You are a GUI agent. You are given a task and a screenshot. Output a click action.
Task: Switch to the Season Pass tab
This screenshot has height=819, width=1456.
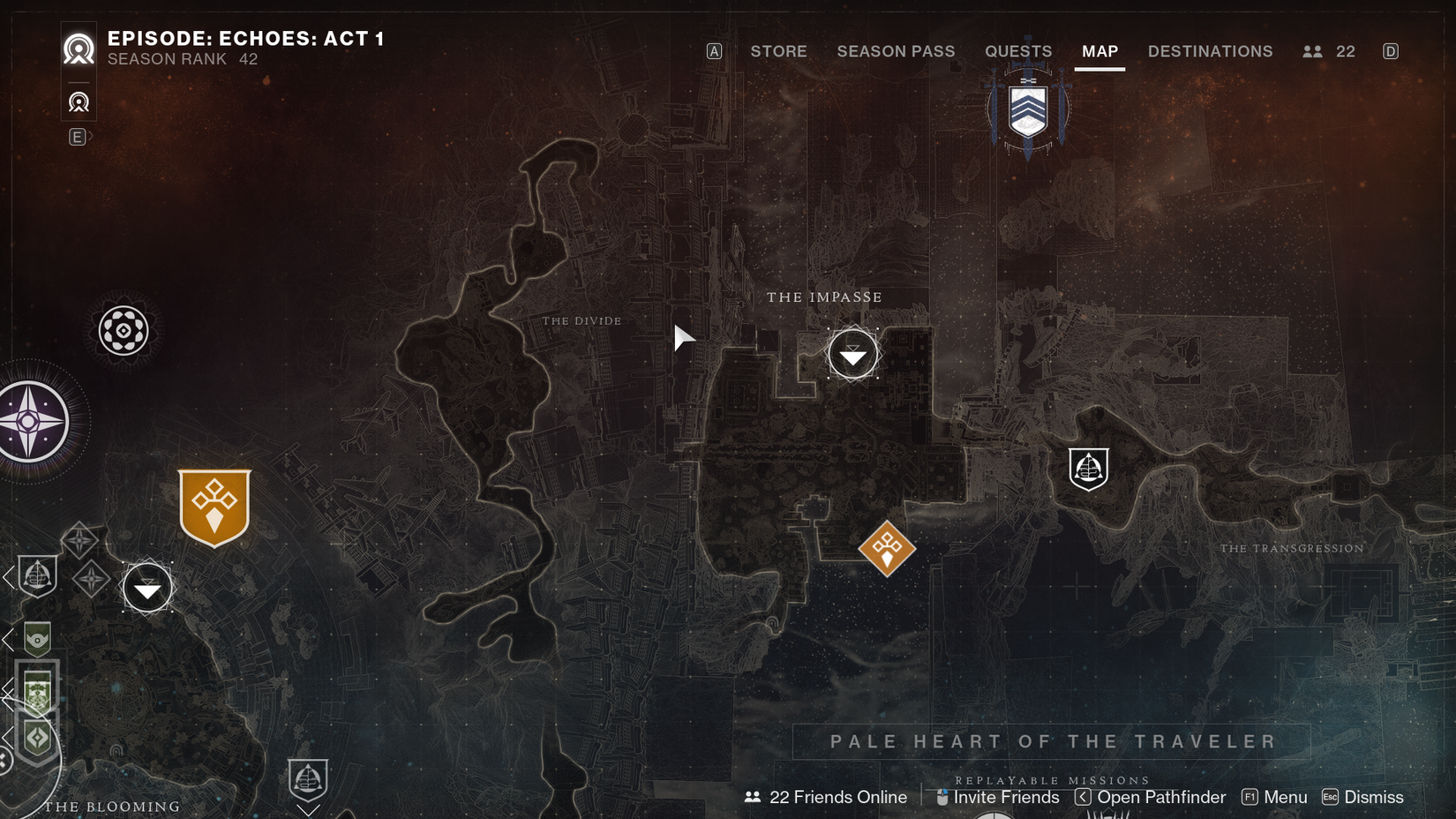pos(896,51)
